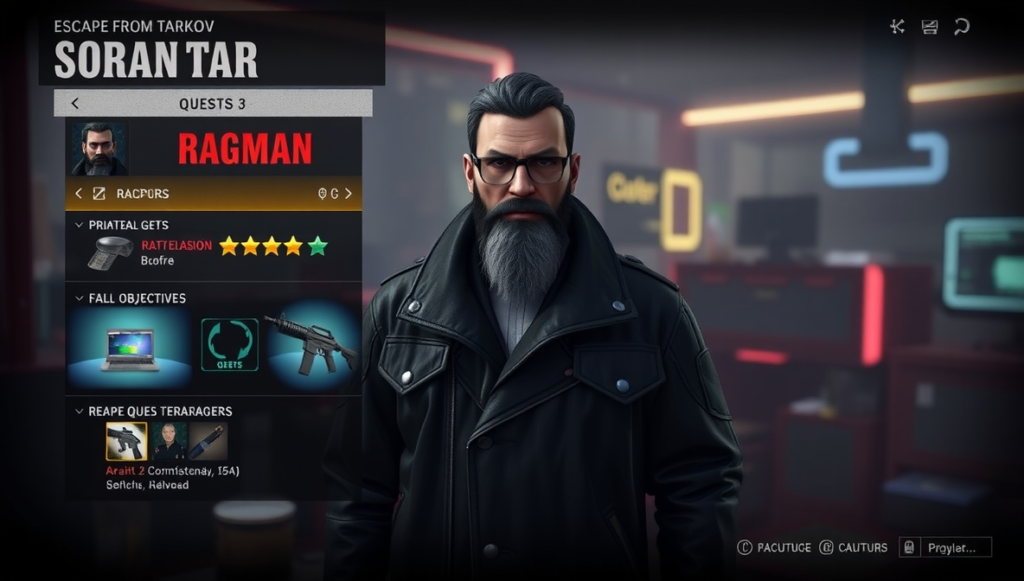The image size is (1024, 581).
Task: Open the green circular-arrows Qeets tile
Action: click(229, 345)
